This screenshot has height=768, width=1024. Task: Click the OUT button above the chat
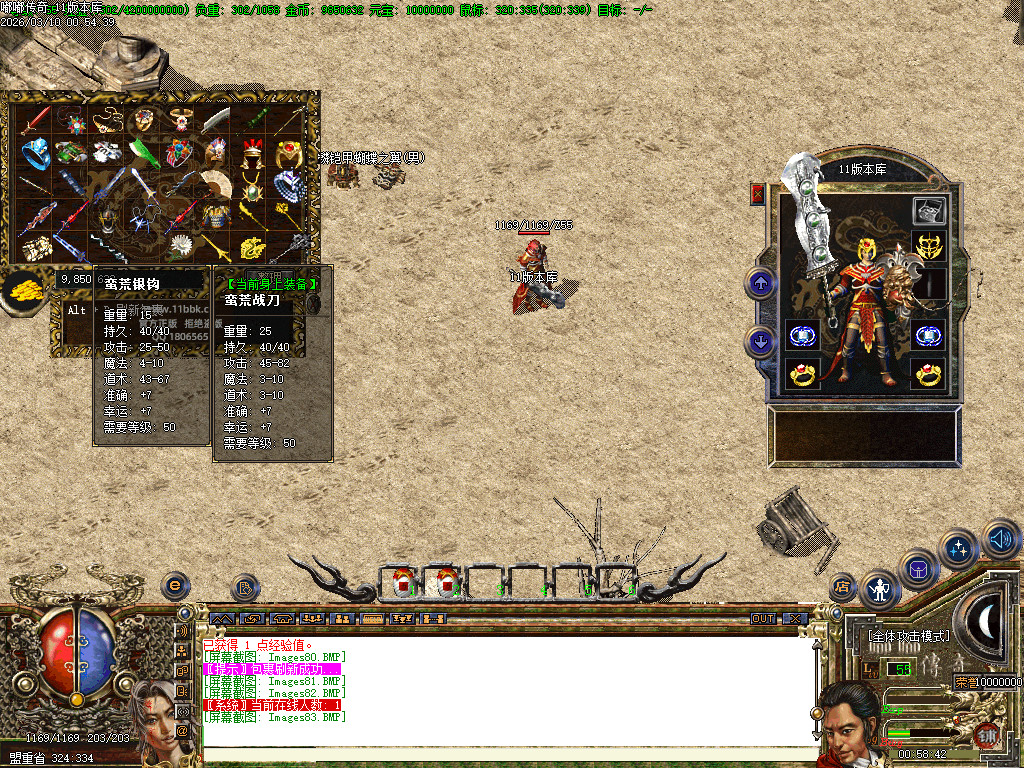point(764,619)
